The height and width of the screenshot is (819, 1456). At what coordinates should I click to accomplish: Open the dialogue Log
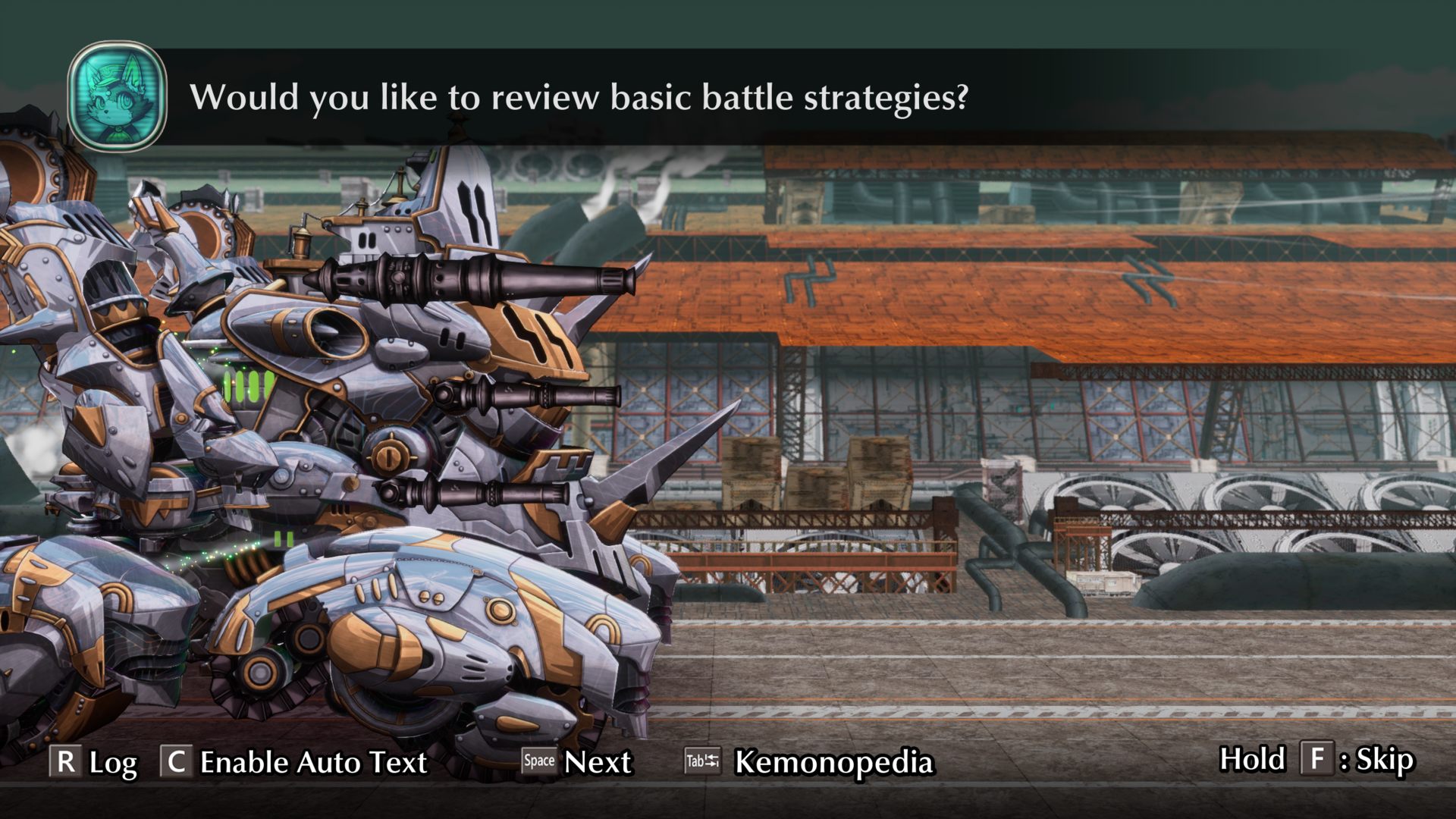(x=93, y=761)
